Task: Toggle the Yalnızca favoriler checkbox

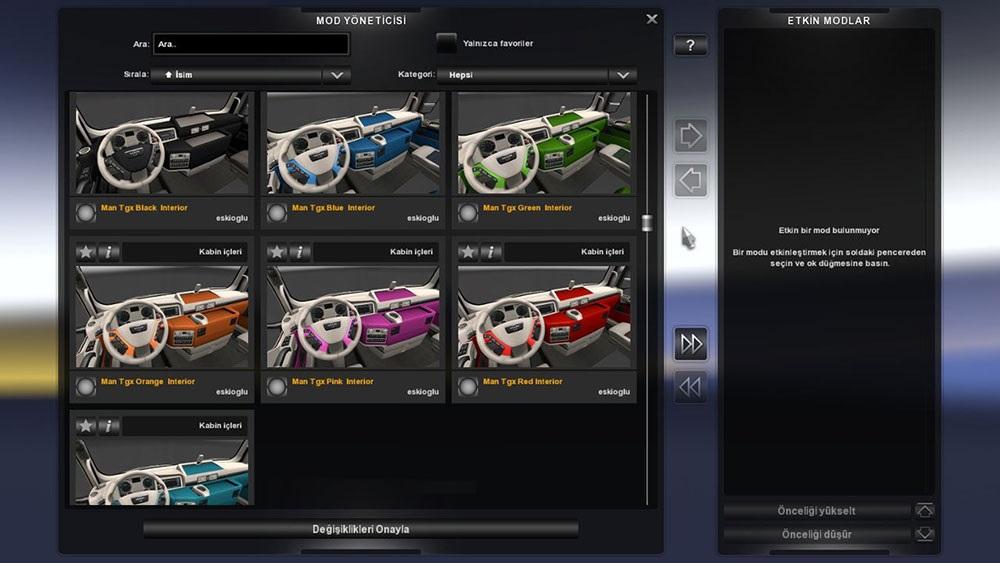Action: tap(446, 43)
